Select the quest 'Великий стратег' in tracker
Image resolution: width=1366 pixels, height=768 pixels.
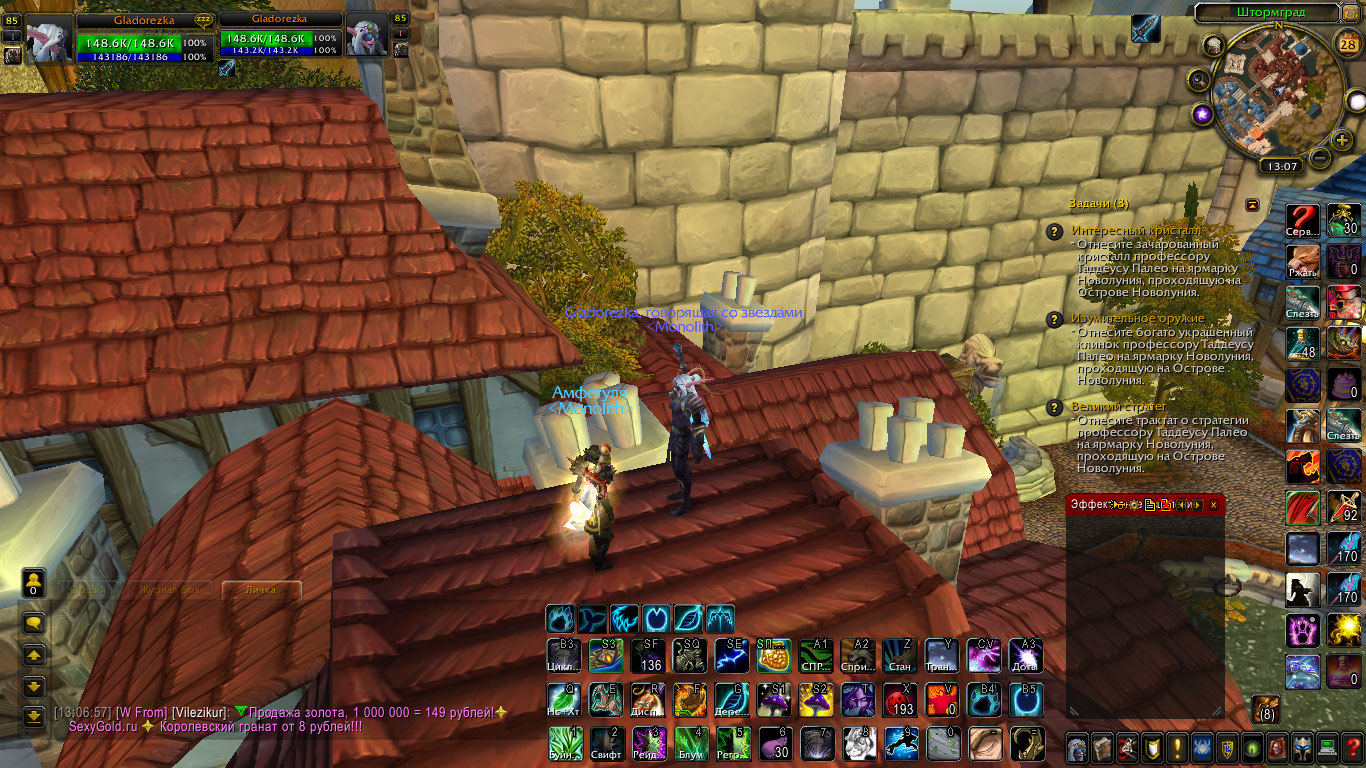[1118, 407]
